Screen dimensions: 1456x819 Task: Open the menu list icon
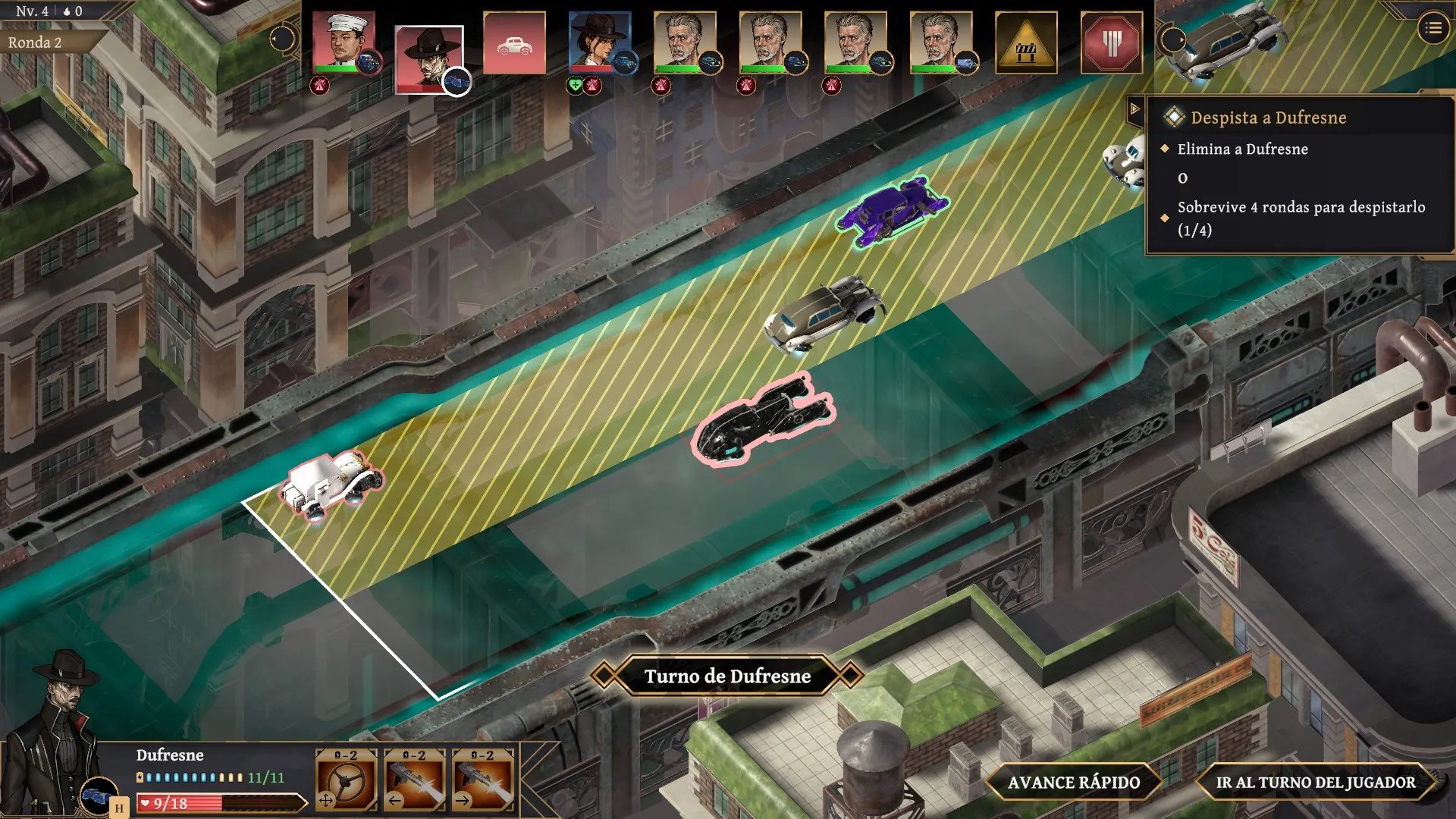click(1432, 29)
